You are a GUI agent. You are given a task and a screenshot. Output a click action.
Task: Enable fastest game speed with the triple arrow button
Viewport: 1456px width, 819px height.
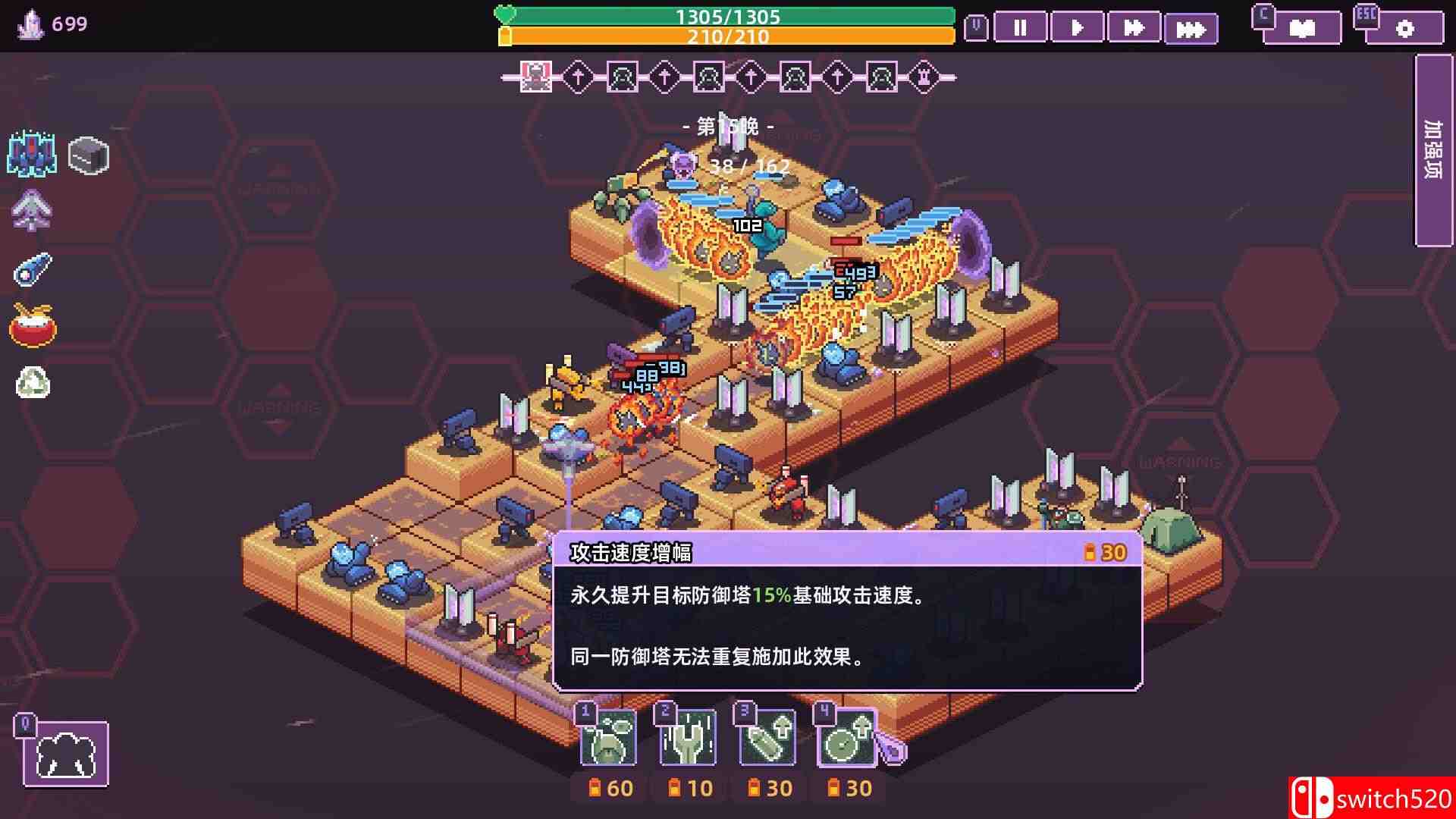[x=1191, y=29]
